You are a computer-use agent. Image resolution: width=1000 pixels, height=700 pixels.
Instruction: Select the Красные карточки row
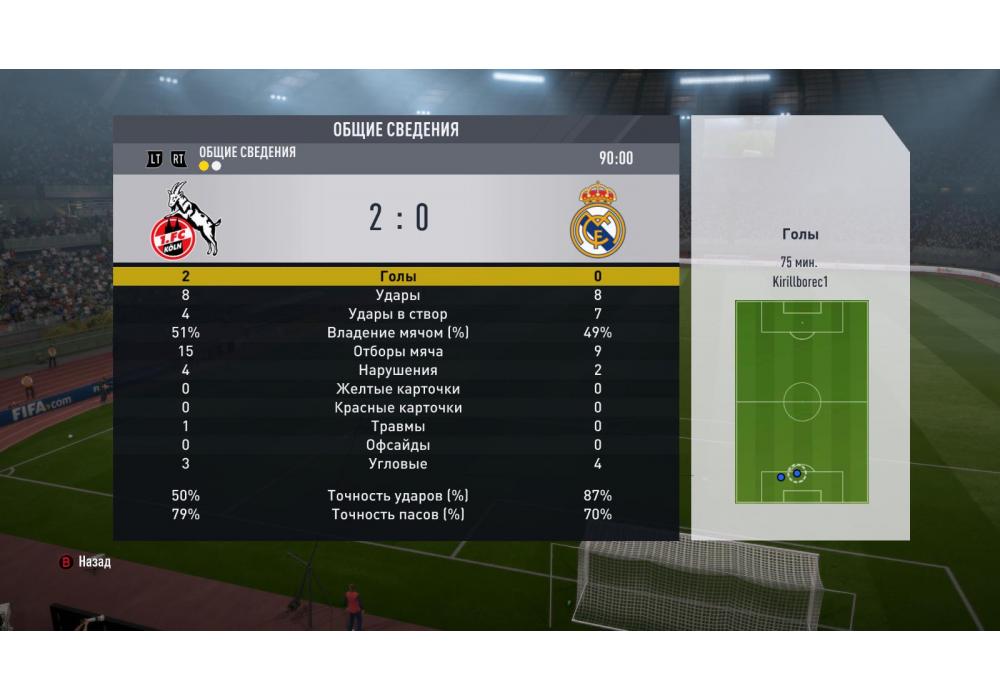tap(397, 408)
